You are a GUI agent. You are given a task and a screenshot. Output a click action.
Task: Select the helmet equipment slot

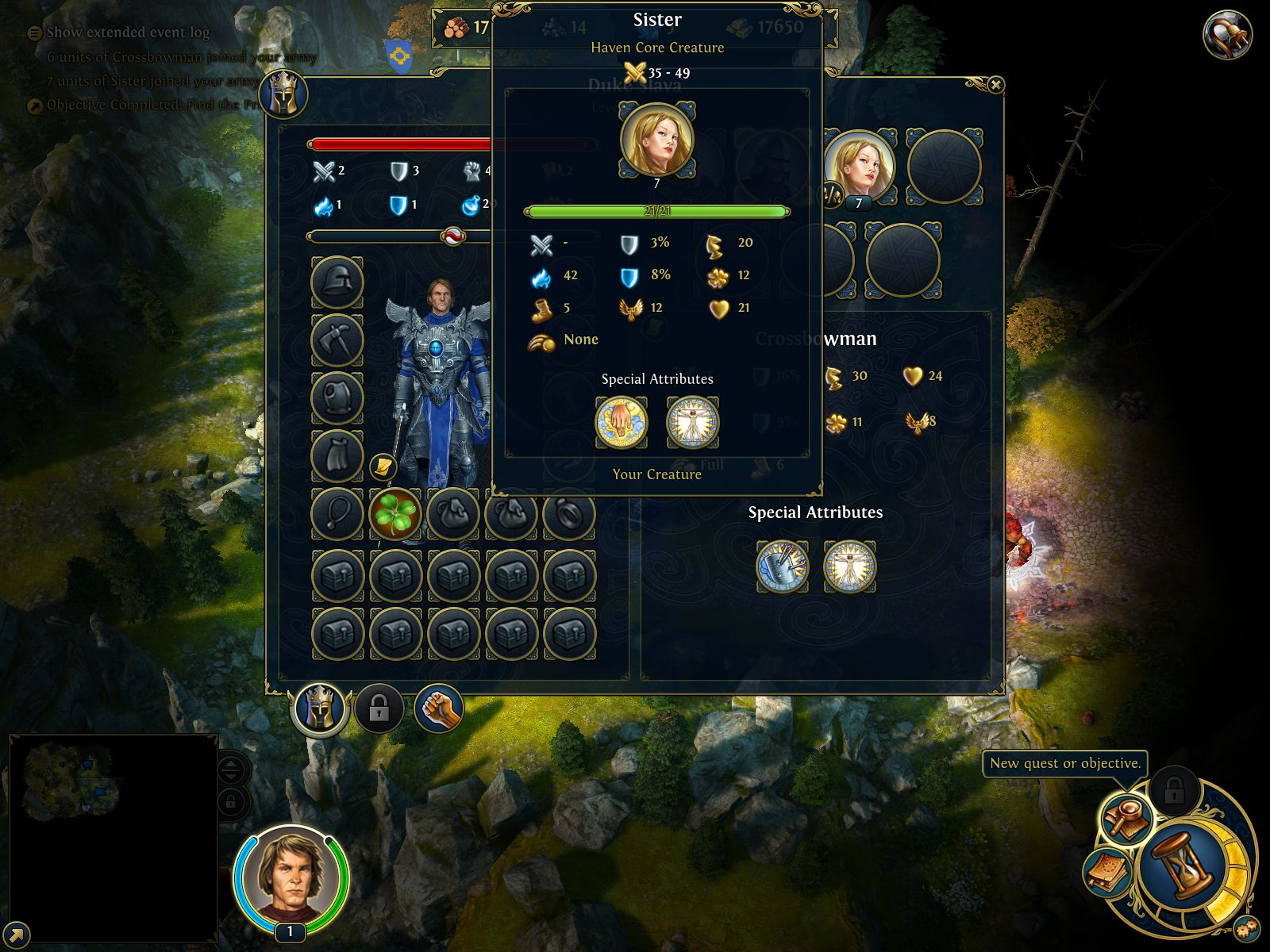pyautogui.click(x=337, y=282)
